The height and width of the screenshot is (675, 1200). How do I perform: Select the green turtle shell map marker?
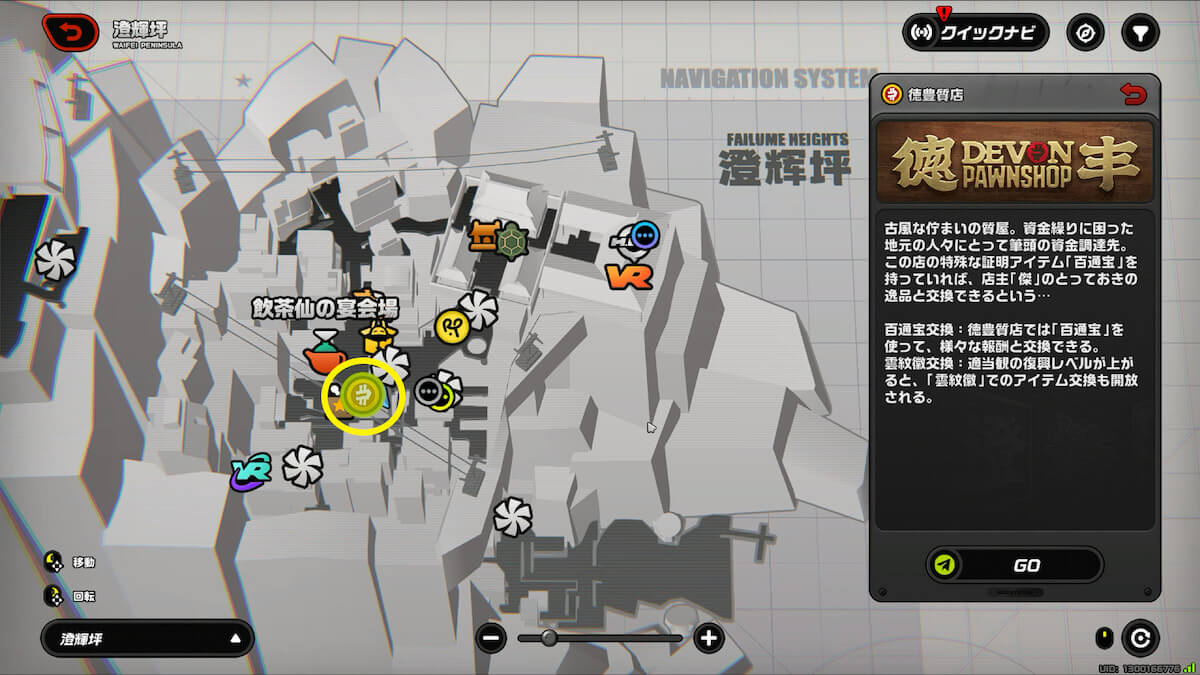tap(511, 240)
